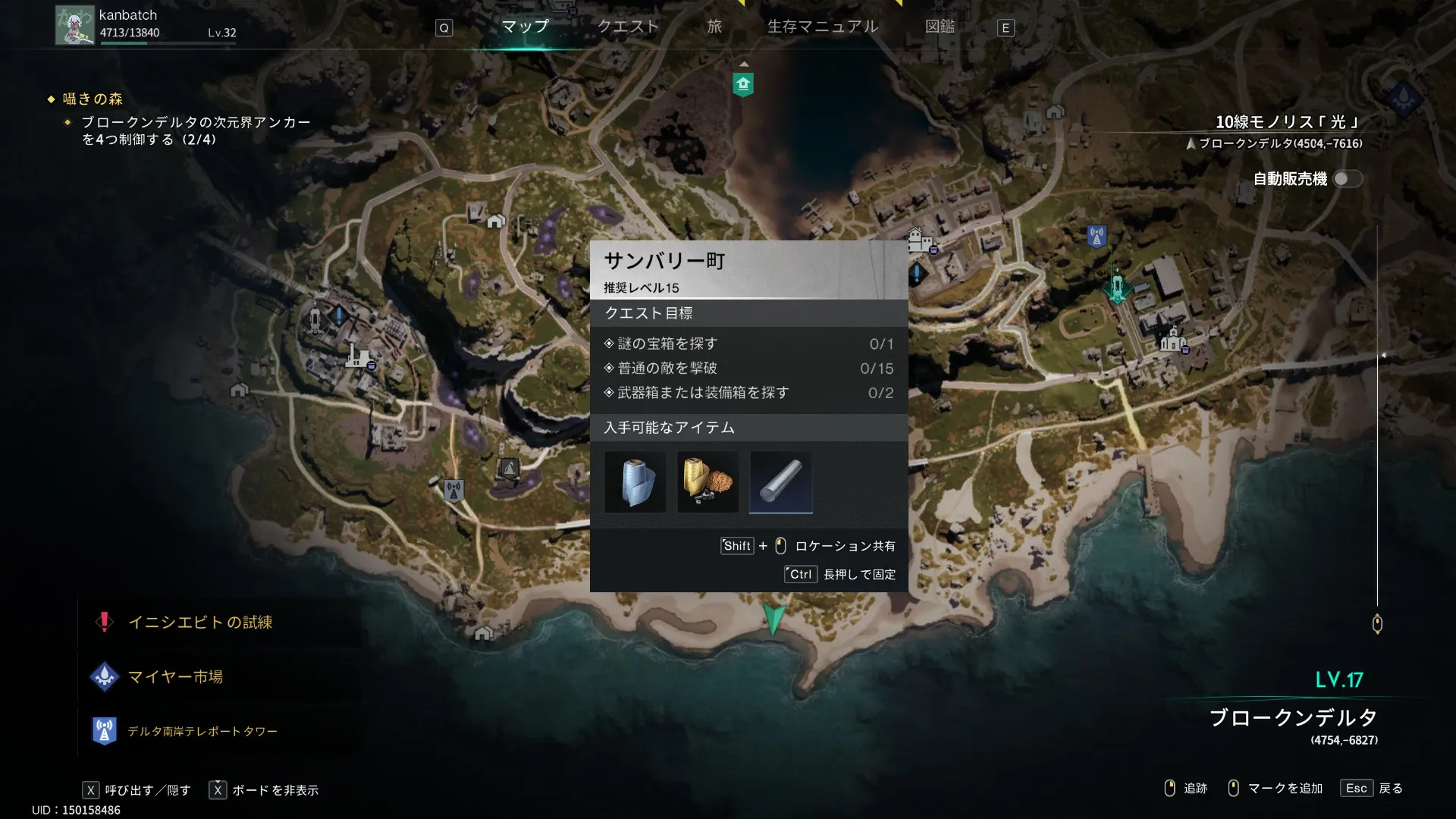
Task: Toggle the 自動販売機 switch
Action: coord(1348,179)
